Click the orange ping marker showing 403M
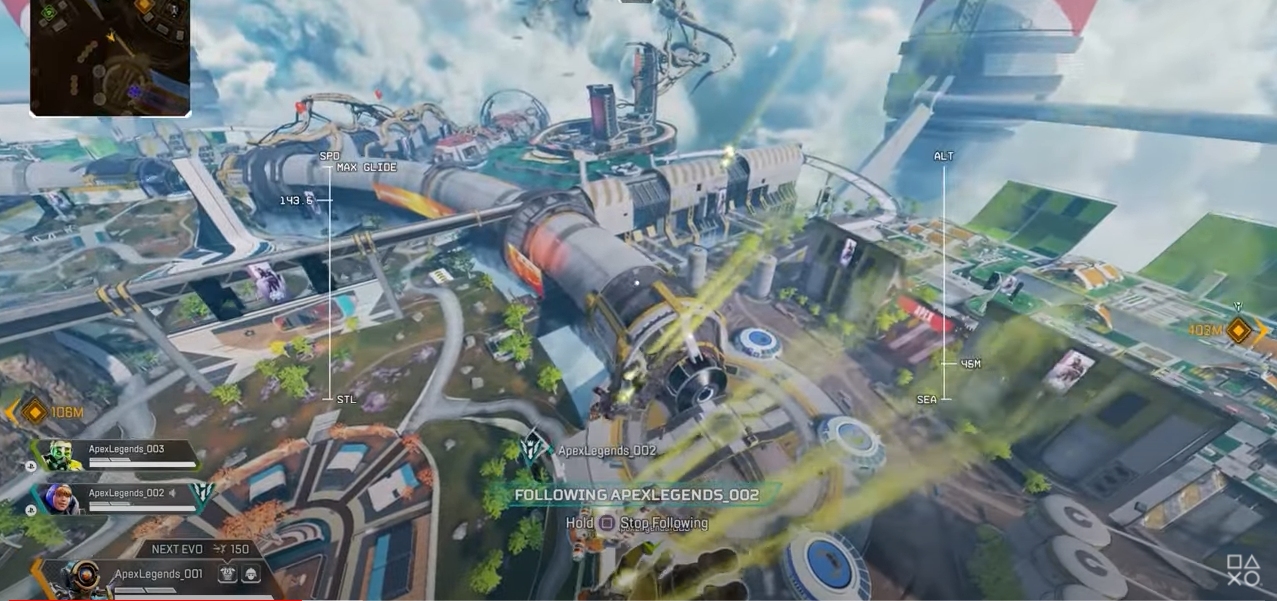1277x601 pixels. pyautogui.click(x=1239, y=330)
